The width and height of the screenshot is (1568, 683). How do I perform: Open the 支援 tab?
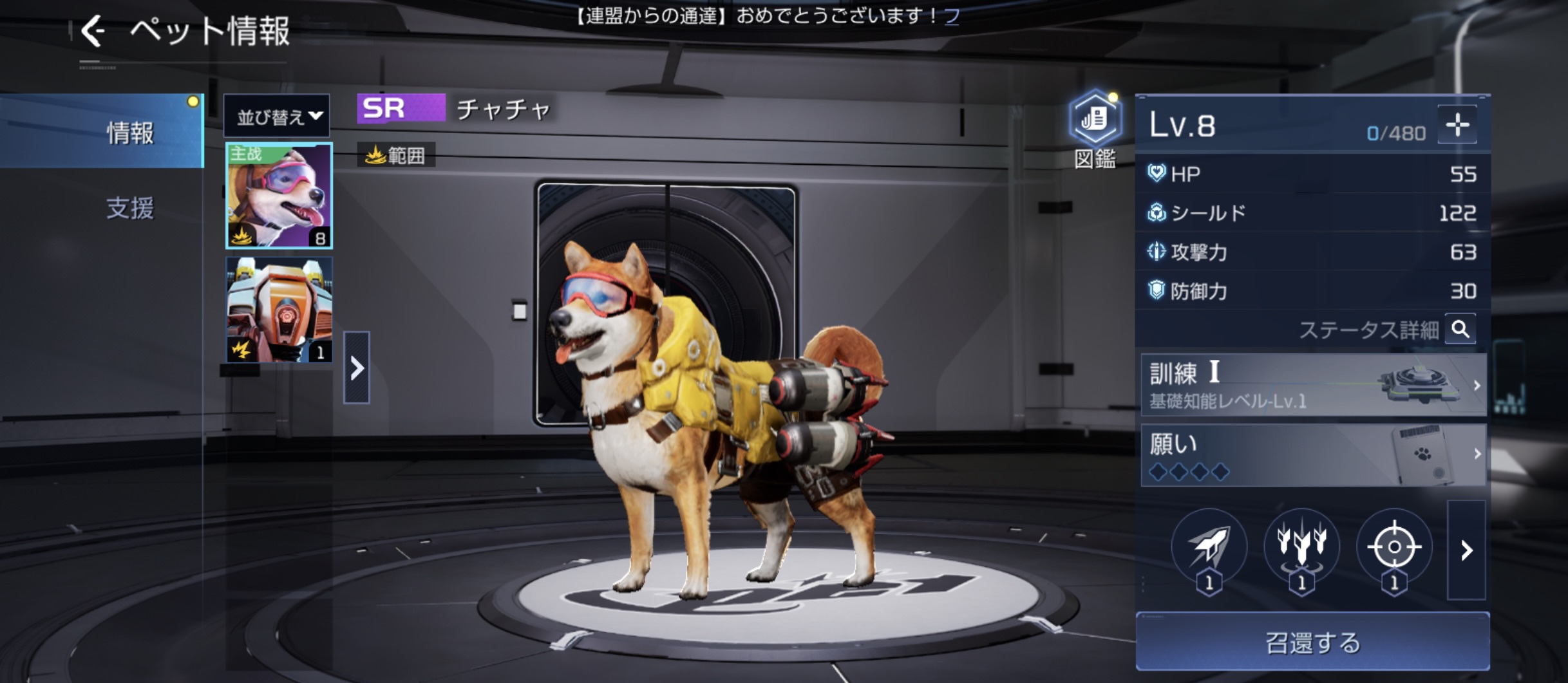click(129, 208)
